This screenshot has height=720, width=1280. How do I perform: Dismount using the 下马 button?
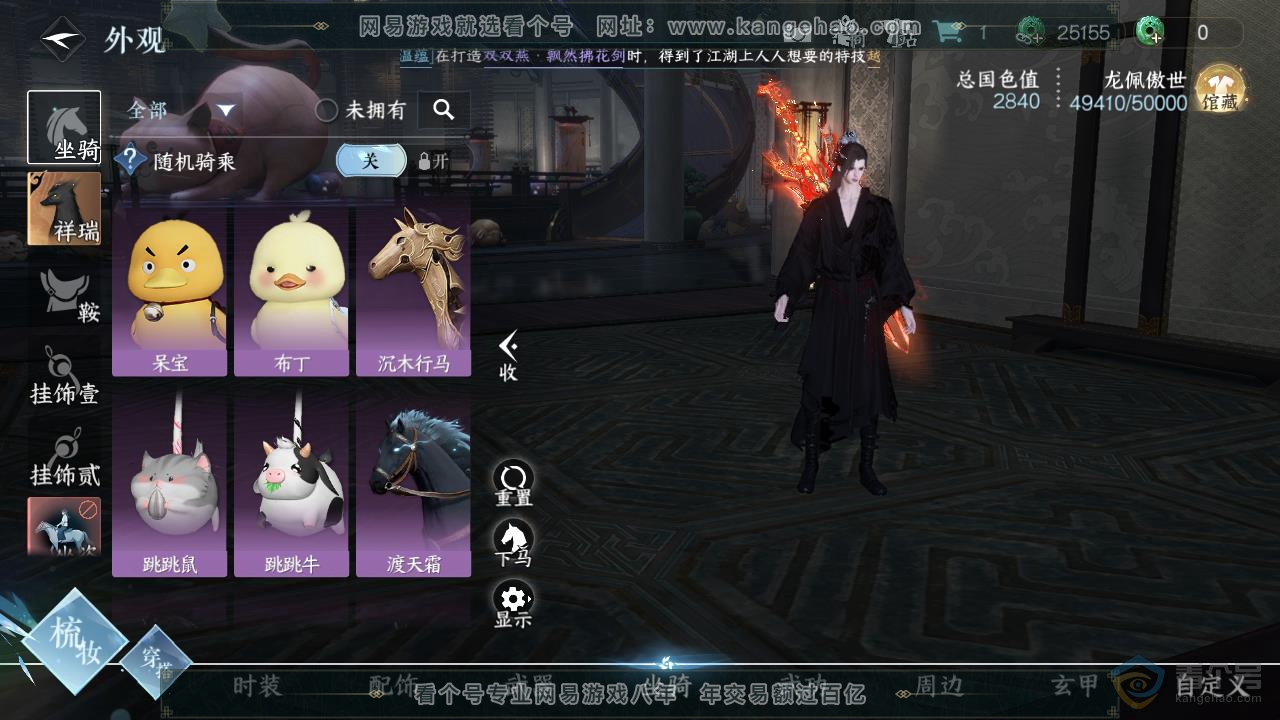(x=513, y=543)
